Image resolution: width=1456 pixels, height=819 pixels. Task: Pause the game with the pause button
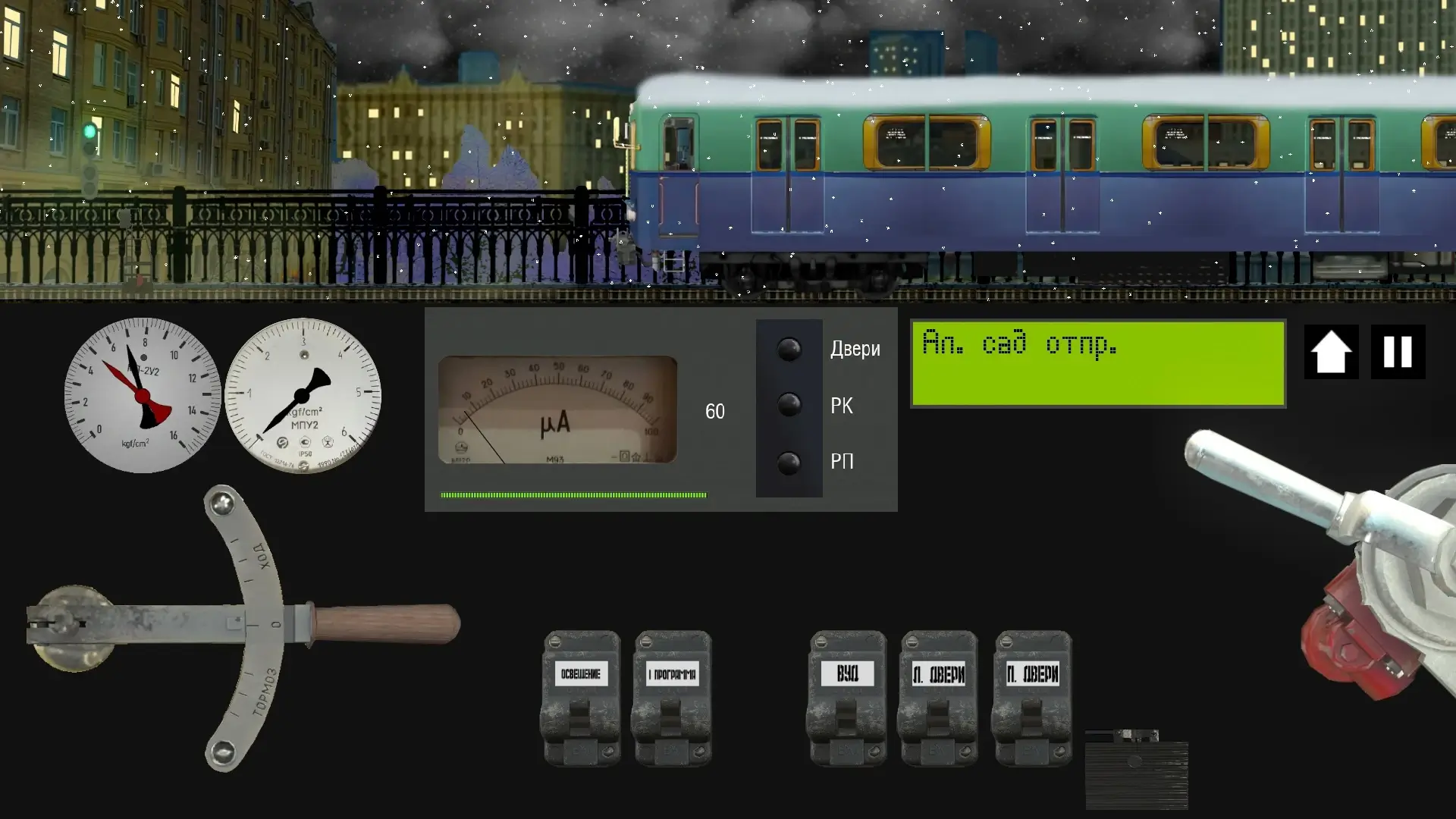(x=1398, y=352)
